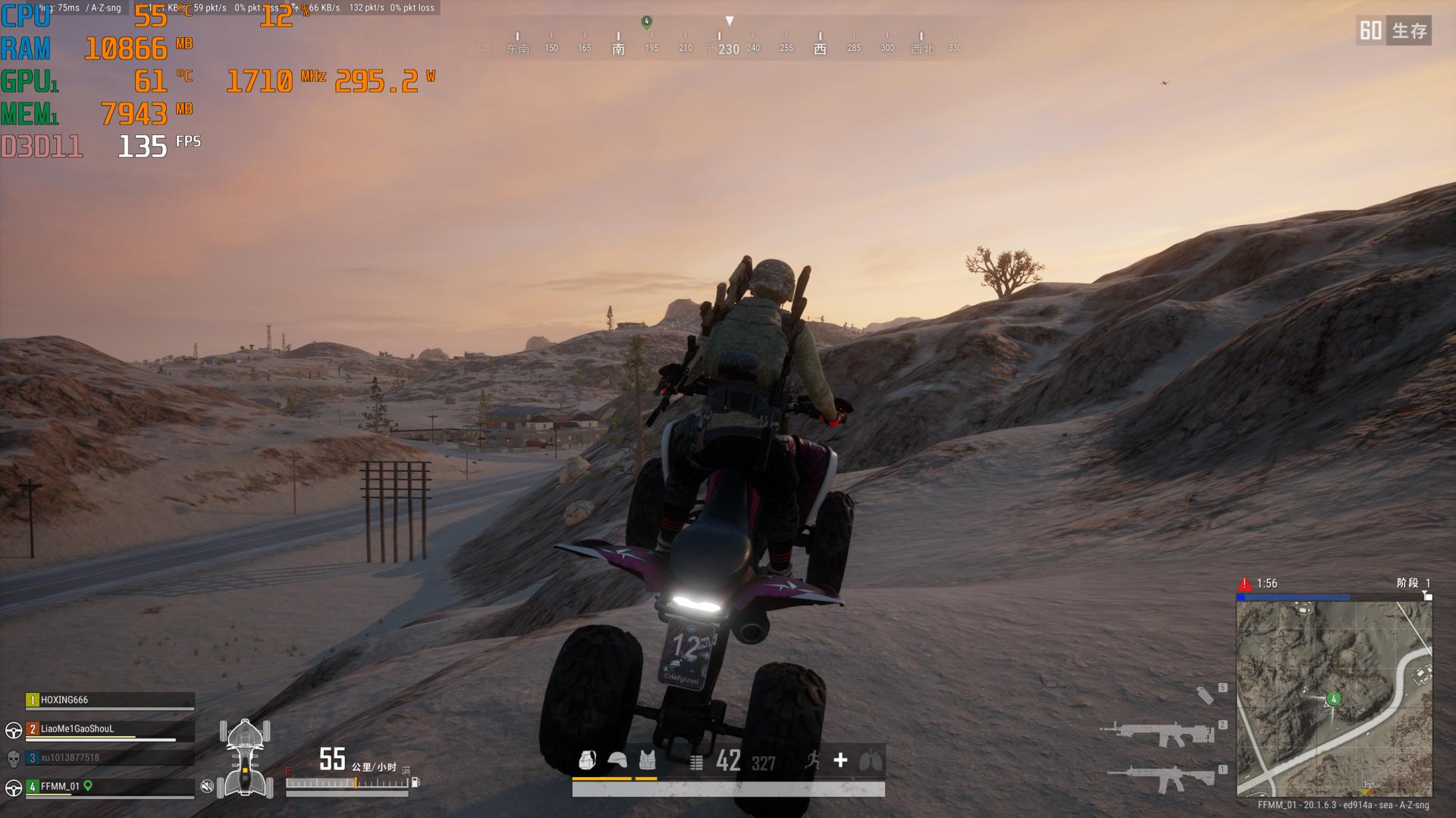Select the throwable in slot 5
The width and height of the screenshot is (1456, 818).
1204,694
